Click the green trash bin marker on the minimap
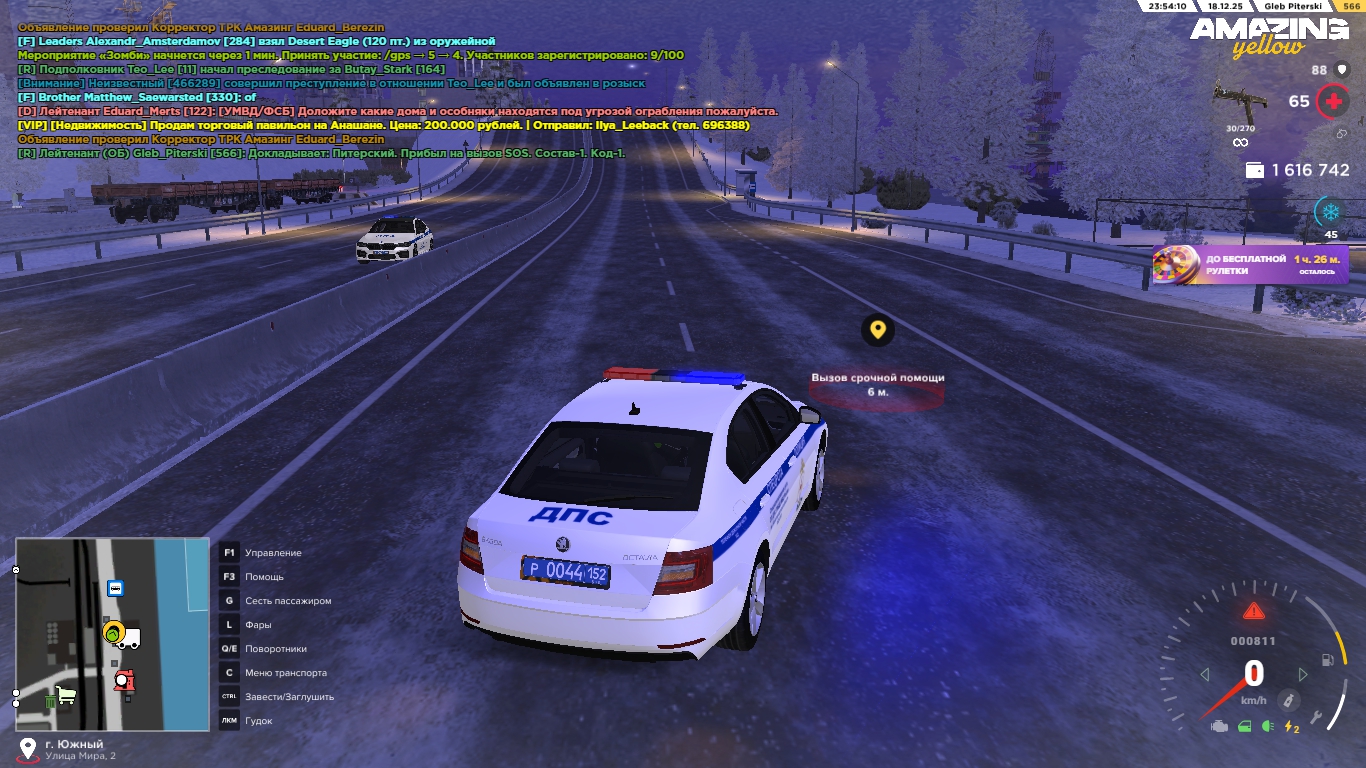Viewport: 1366px width, 768px height. pyautogui.click(x=51, y=702)
